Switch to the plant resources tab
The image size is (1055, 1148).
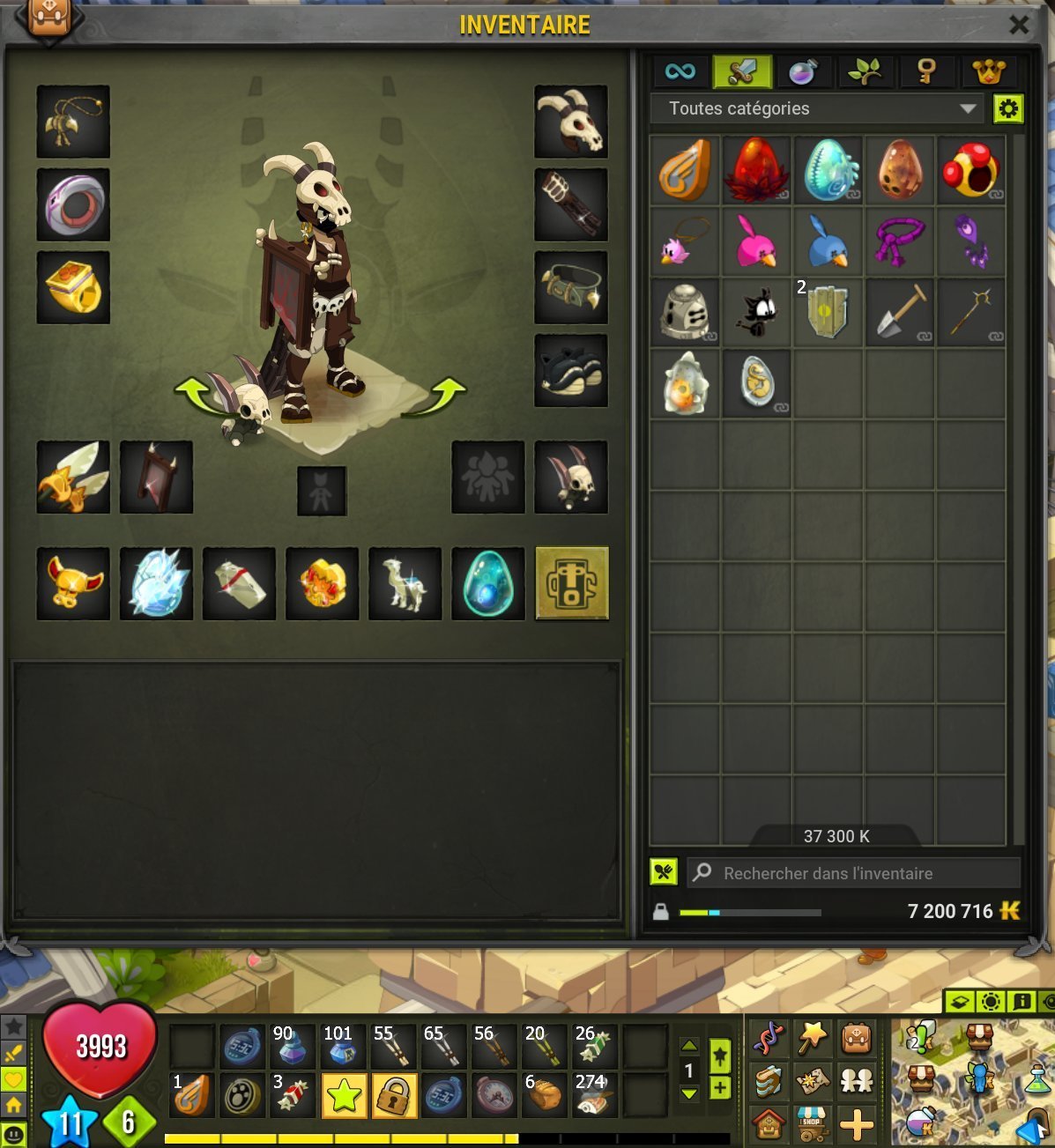point(864,71)
